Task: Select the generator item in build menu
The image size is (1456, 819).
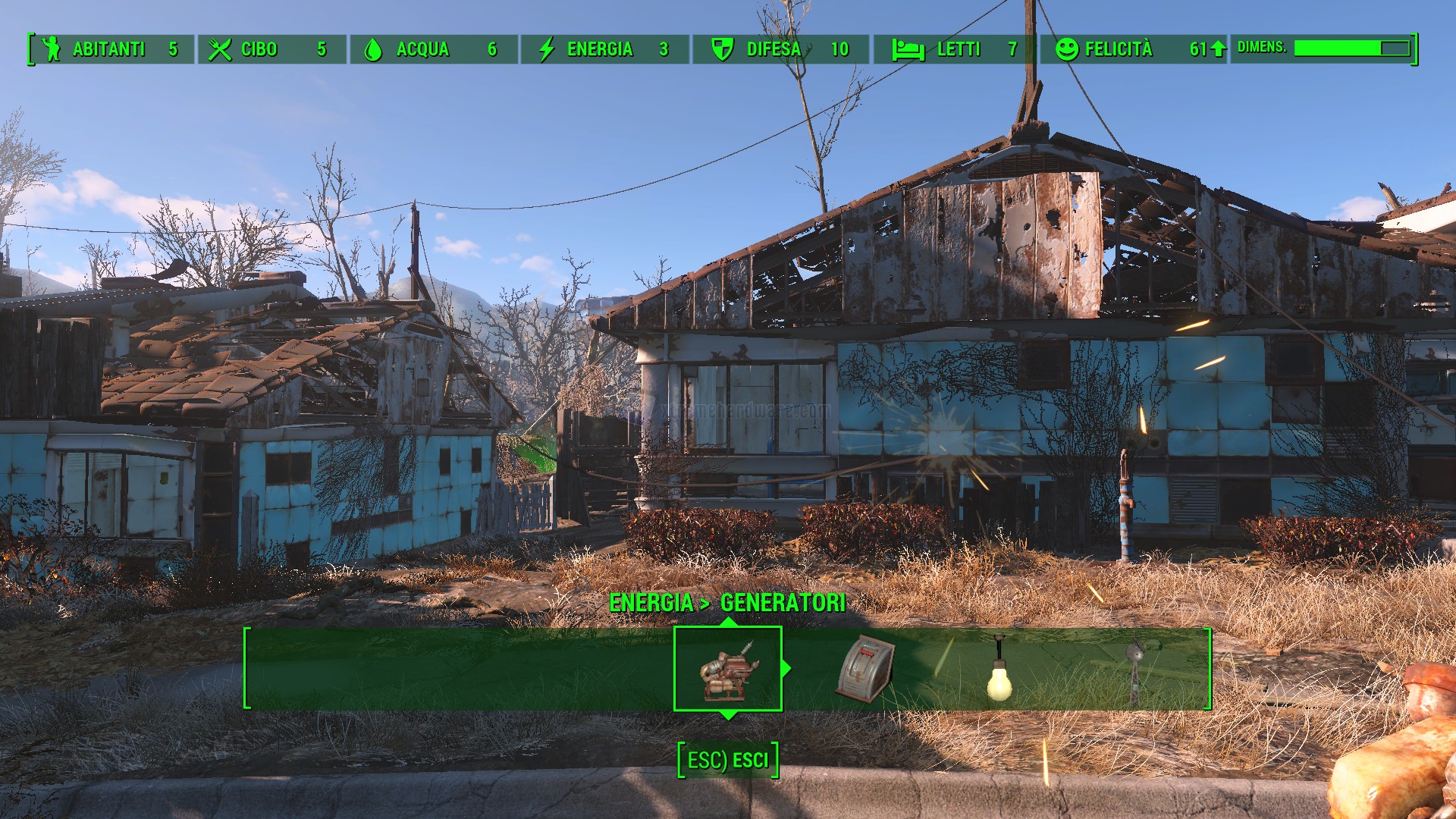Action: coord(728,669)
